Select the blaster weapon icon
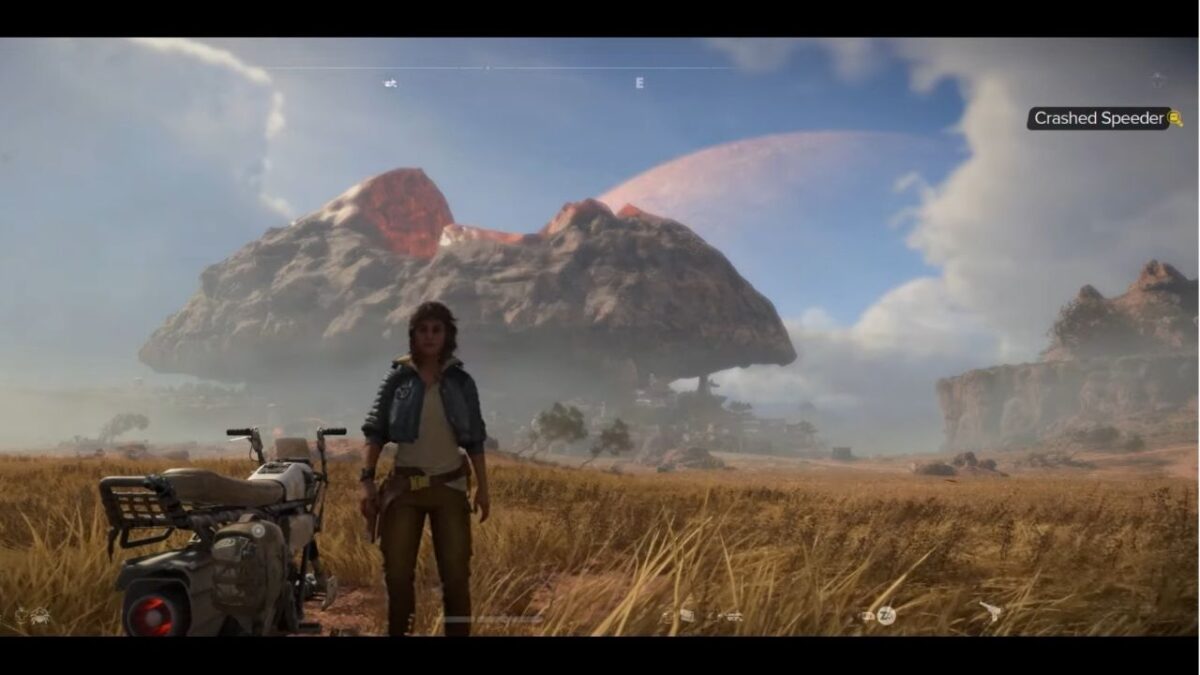 point(990,613)
